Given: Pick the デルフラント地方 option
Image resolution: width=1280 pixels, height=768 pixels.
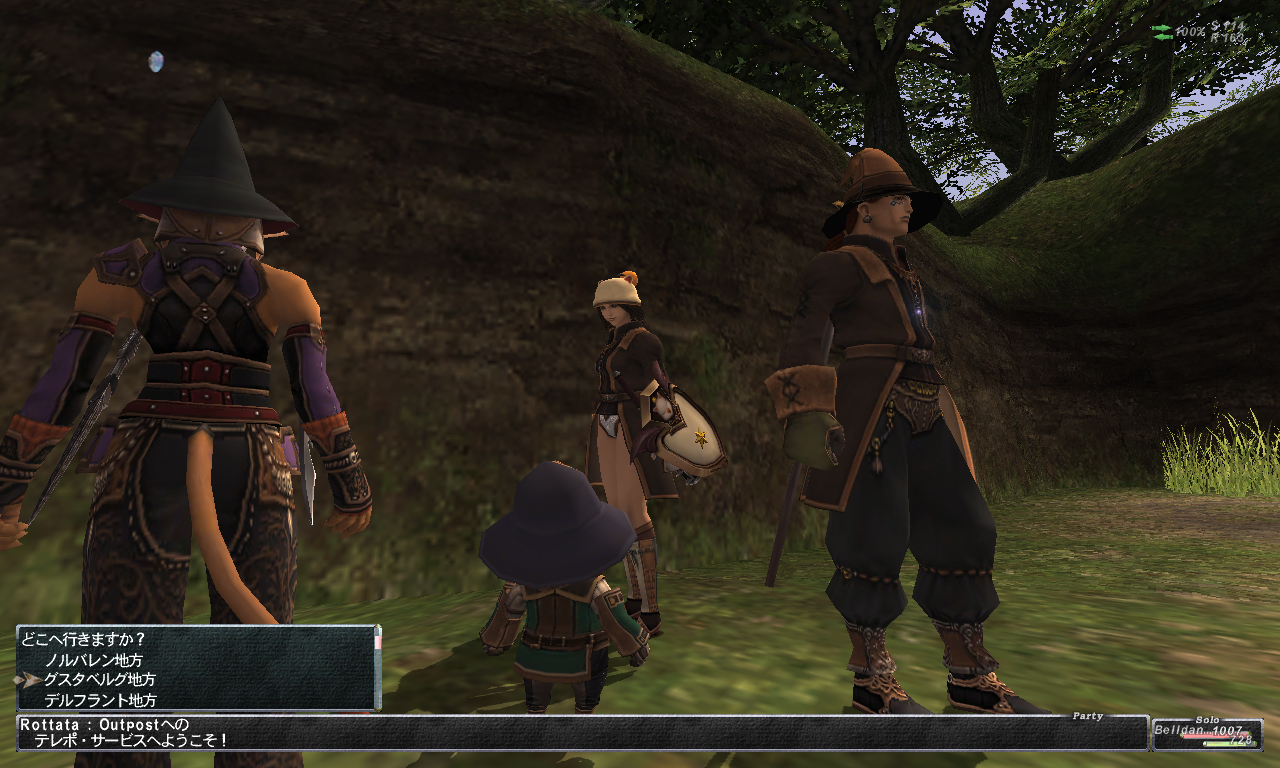Looking at the screenshot, I should pyautogui.click(x=100, y=700).
